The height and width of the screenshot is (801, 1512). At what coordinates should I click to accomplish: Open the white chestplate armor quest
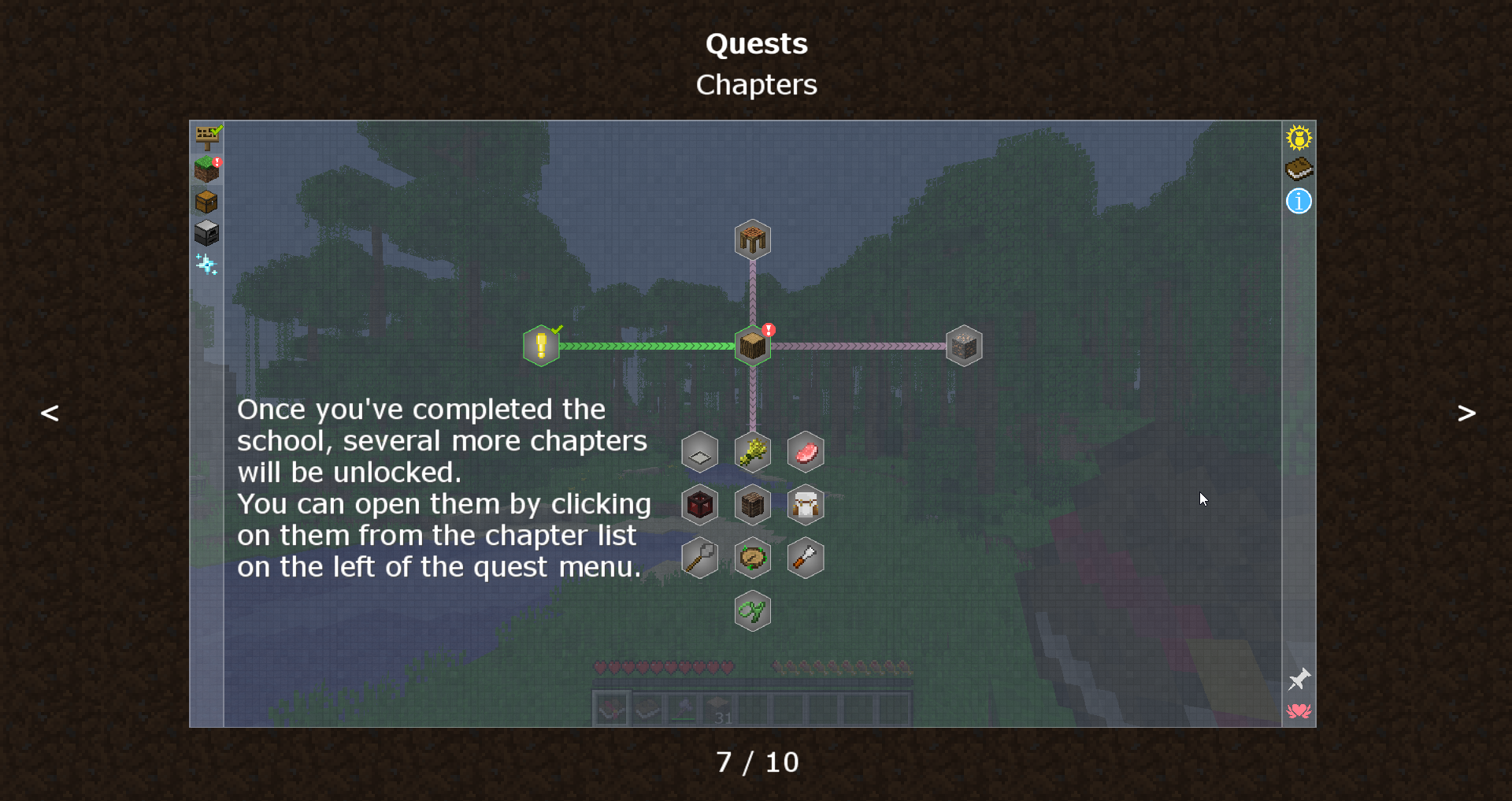[806, 505]
